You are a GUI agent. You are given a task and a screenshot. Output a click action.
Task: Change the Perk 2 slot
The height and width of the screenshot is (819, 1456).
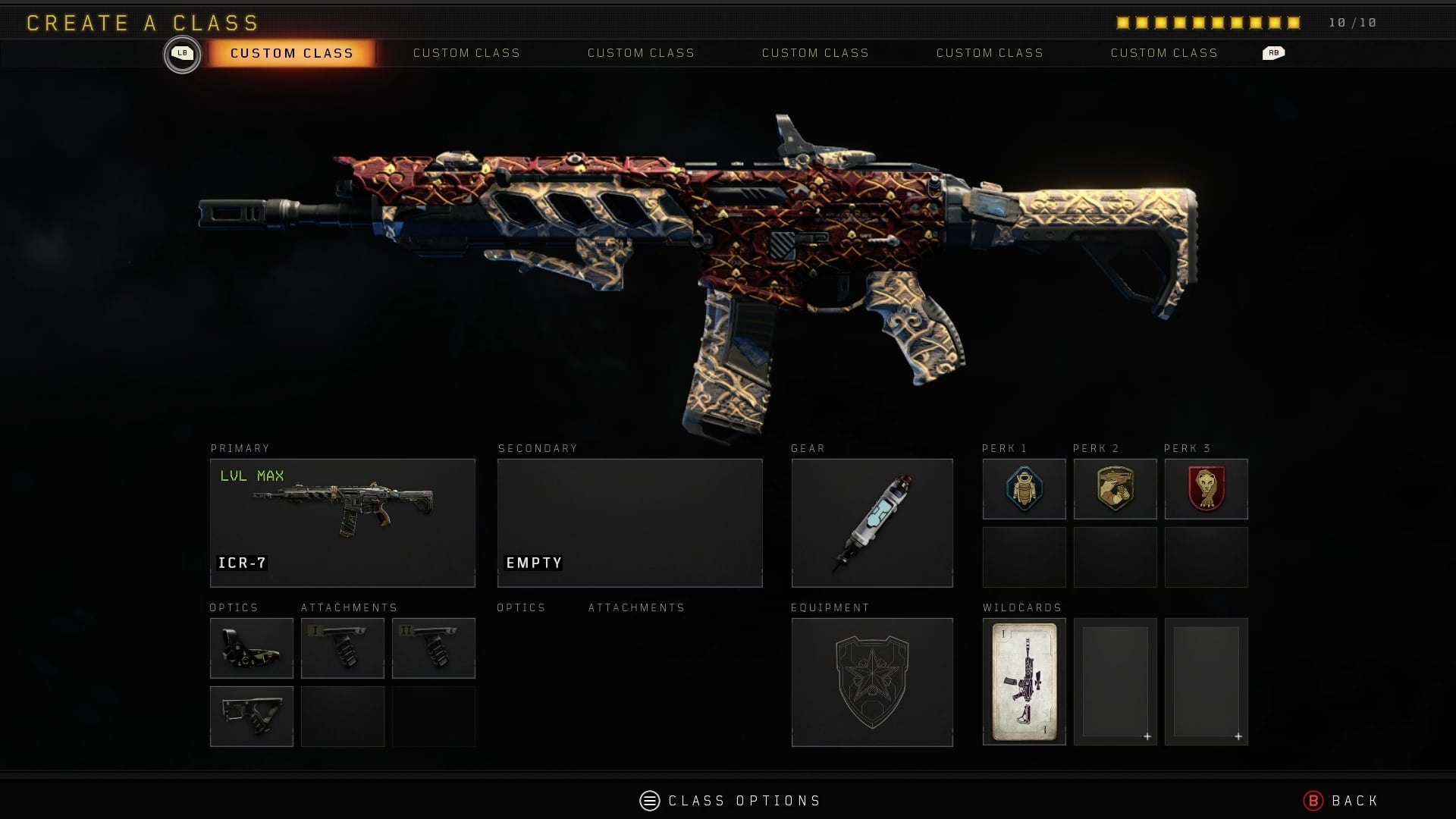pos(1115,489)
